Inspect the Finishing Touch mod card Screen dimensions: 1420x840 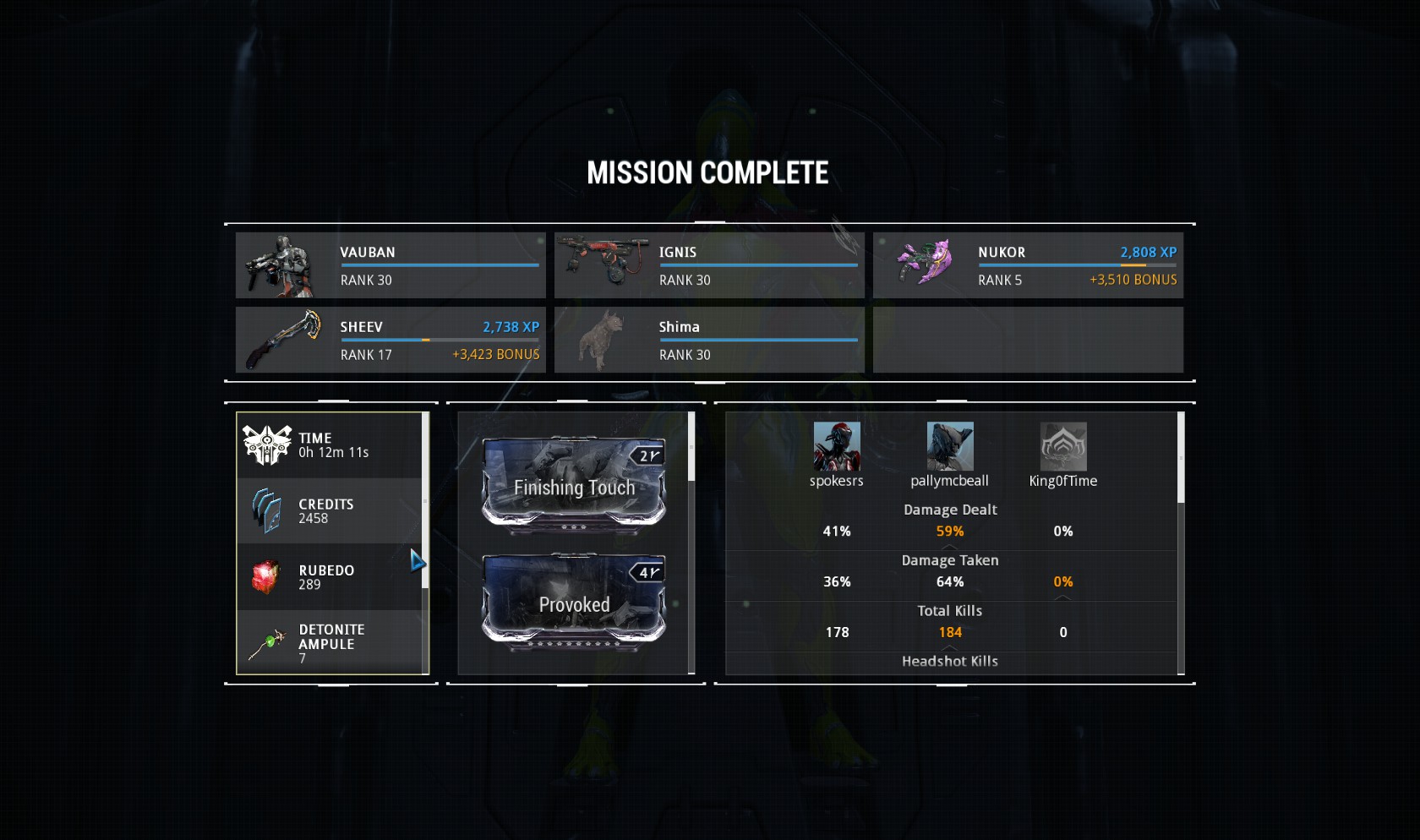[574, 486]
